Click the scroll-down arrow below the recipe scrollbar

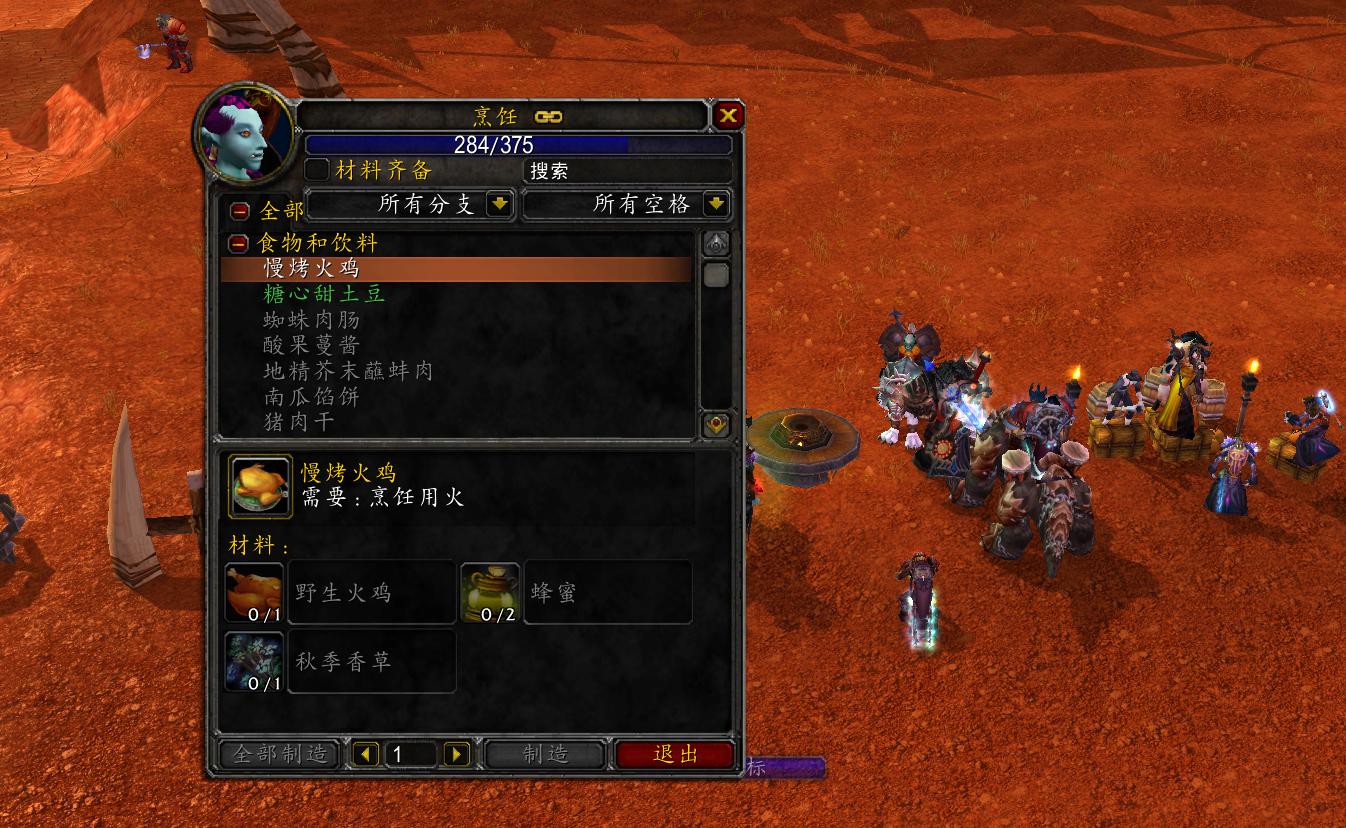coord(716,424)
